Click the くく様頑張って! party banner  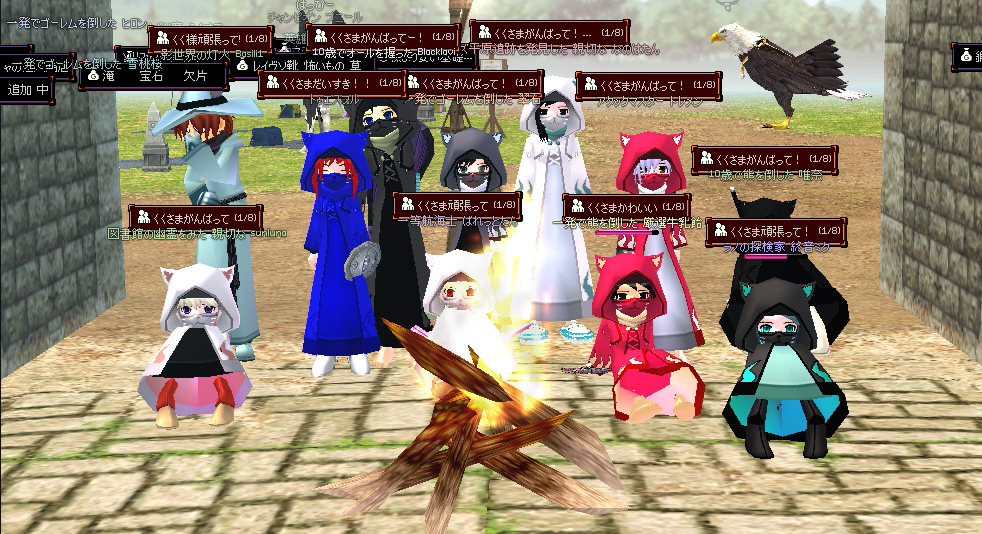[206, 40]
